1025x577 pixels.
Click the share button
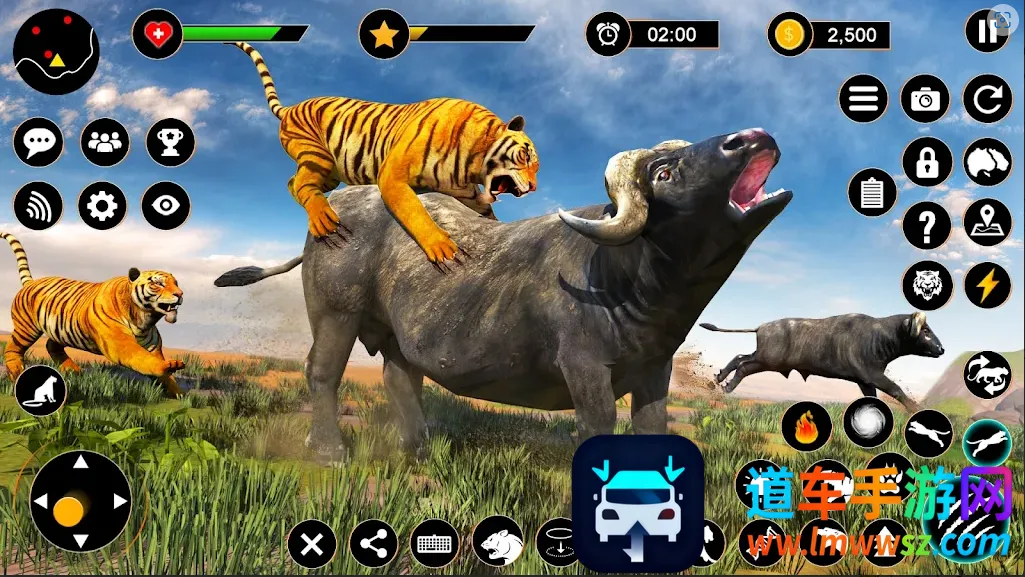(374, 545)
